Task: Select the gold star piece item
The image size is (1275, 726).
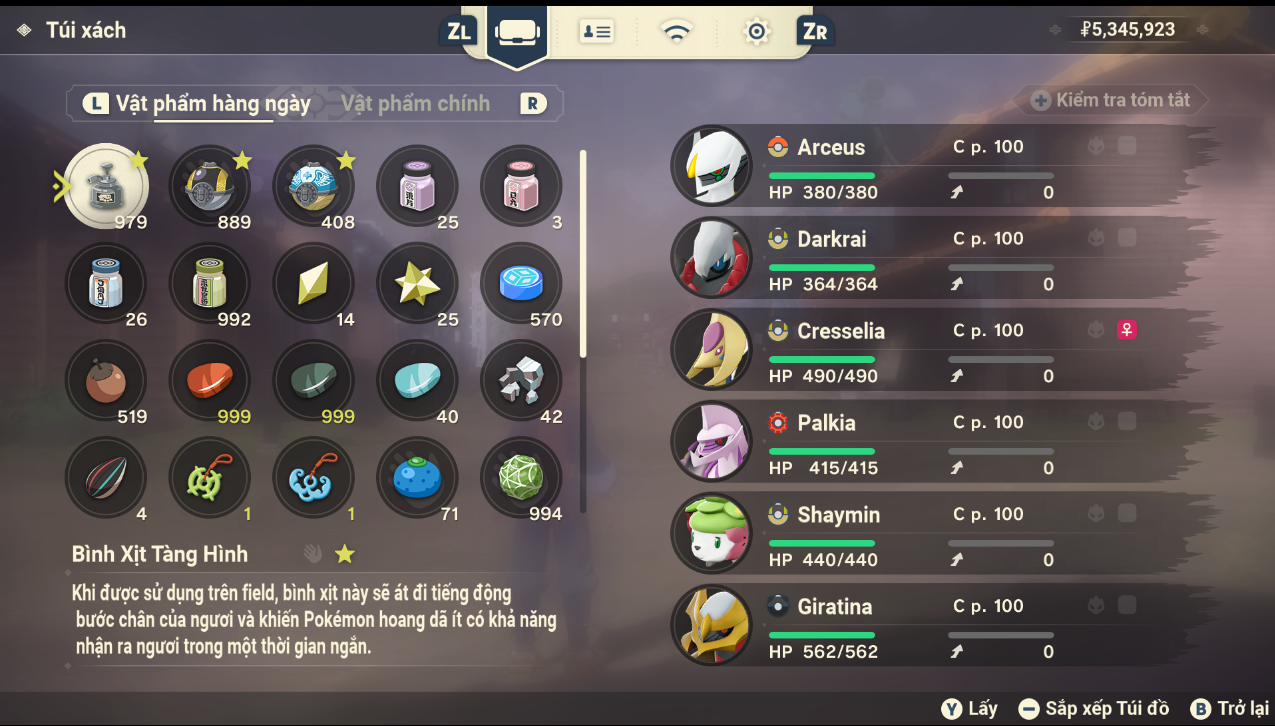Action: [417, 284]
